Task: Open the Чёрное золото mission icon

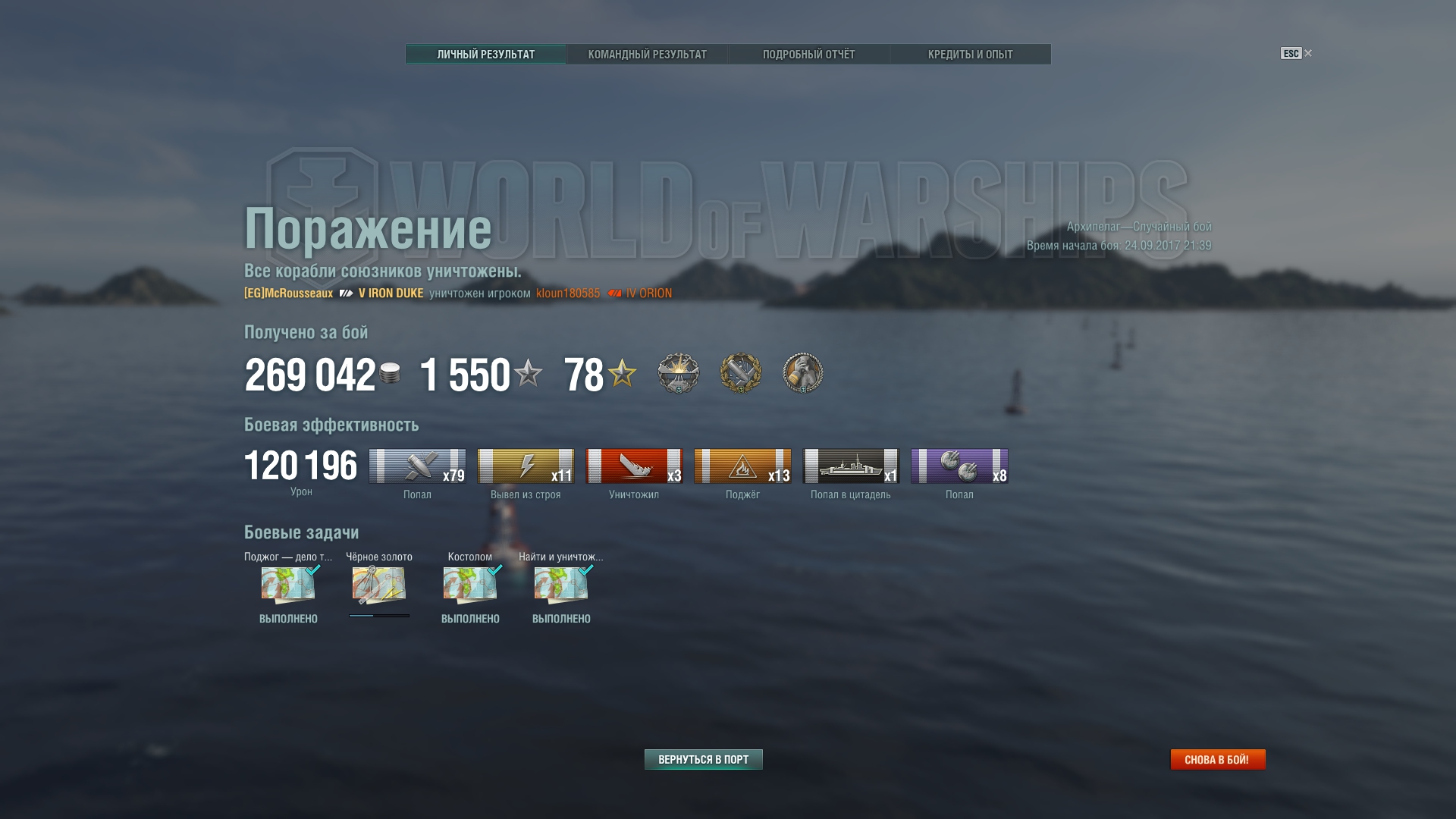Action: pyautogui.click(x=378, y=585)
